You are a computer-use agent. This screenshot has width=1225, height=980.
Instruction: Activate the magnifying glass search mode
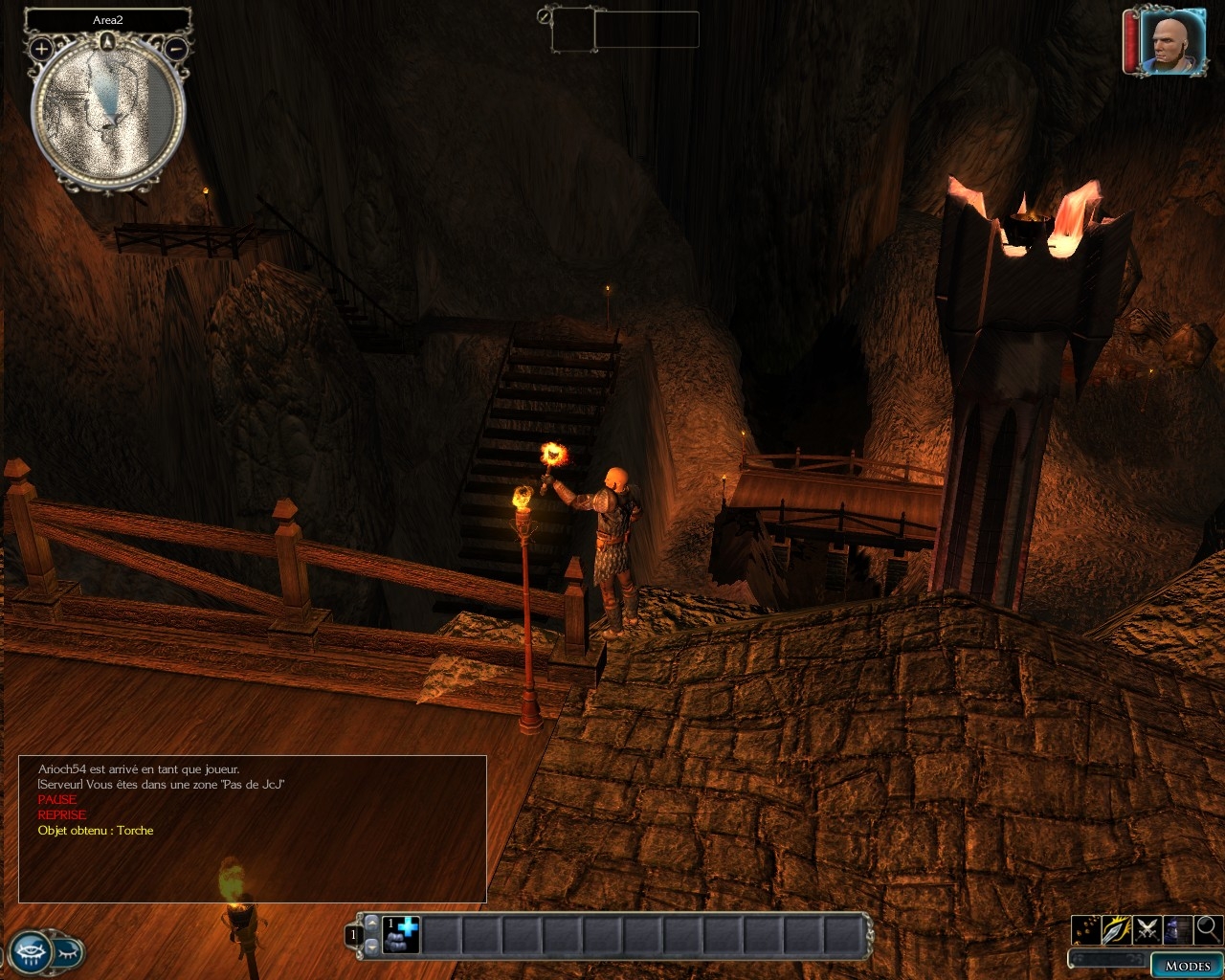(1208, 928)
